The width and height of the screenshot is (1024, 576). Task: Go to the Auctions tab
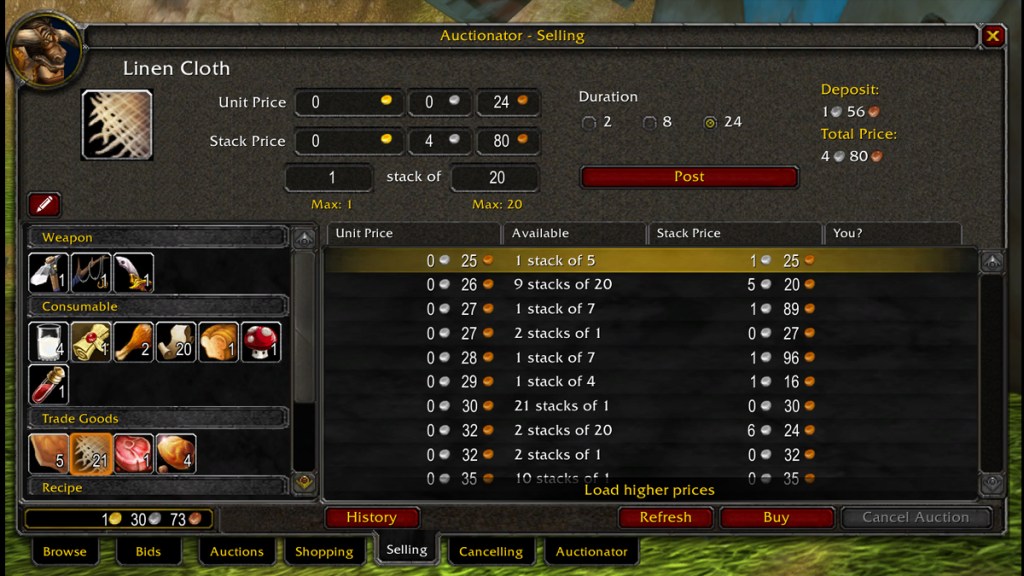pyautogui.click(x=237, y=551)
